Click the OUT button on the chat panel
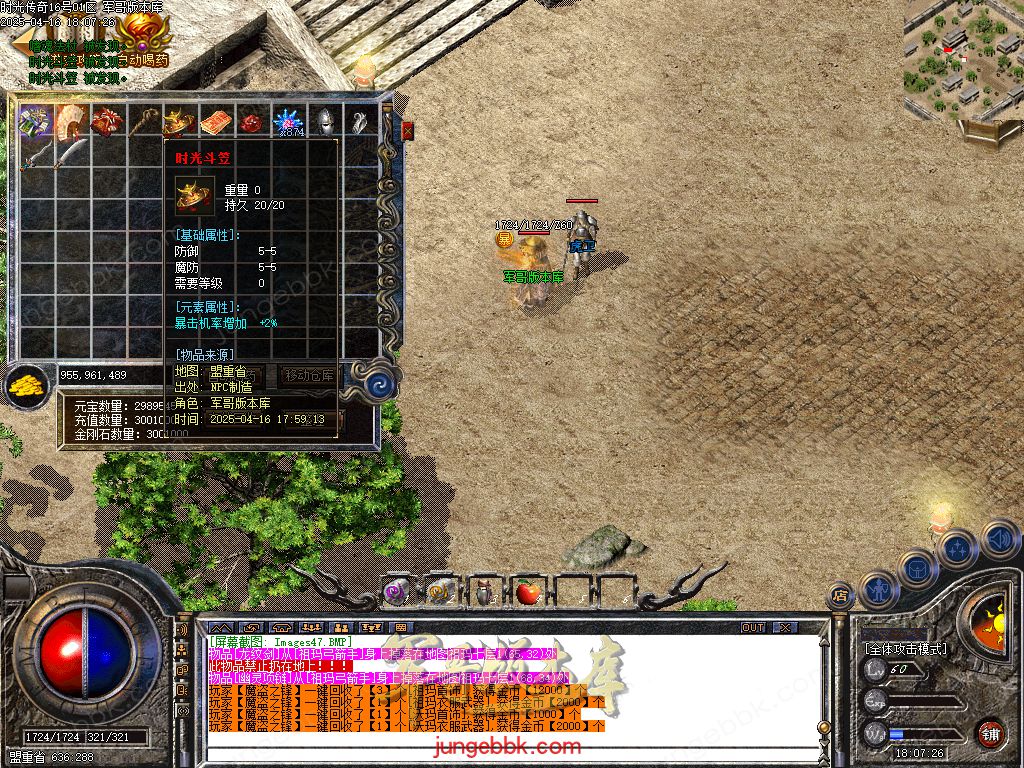 click(753, 627)
